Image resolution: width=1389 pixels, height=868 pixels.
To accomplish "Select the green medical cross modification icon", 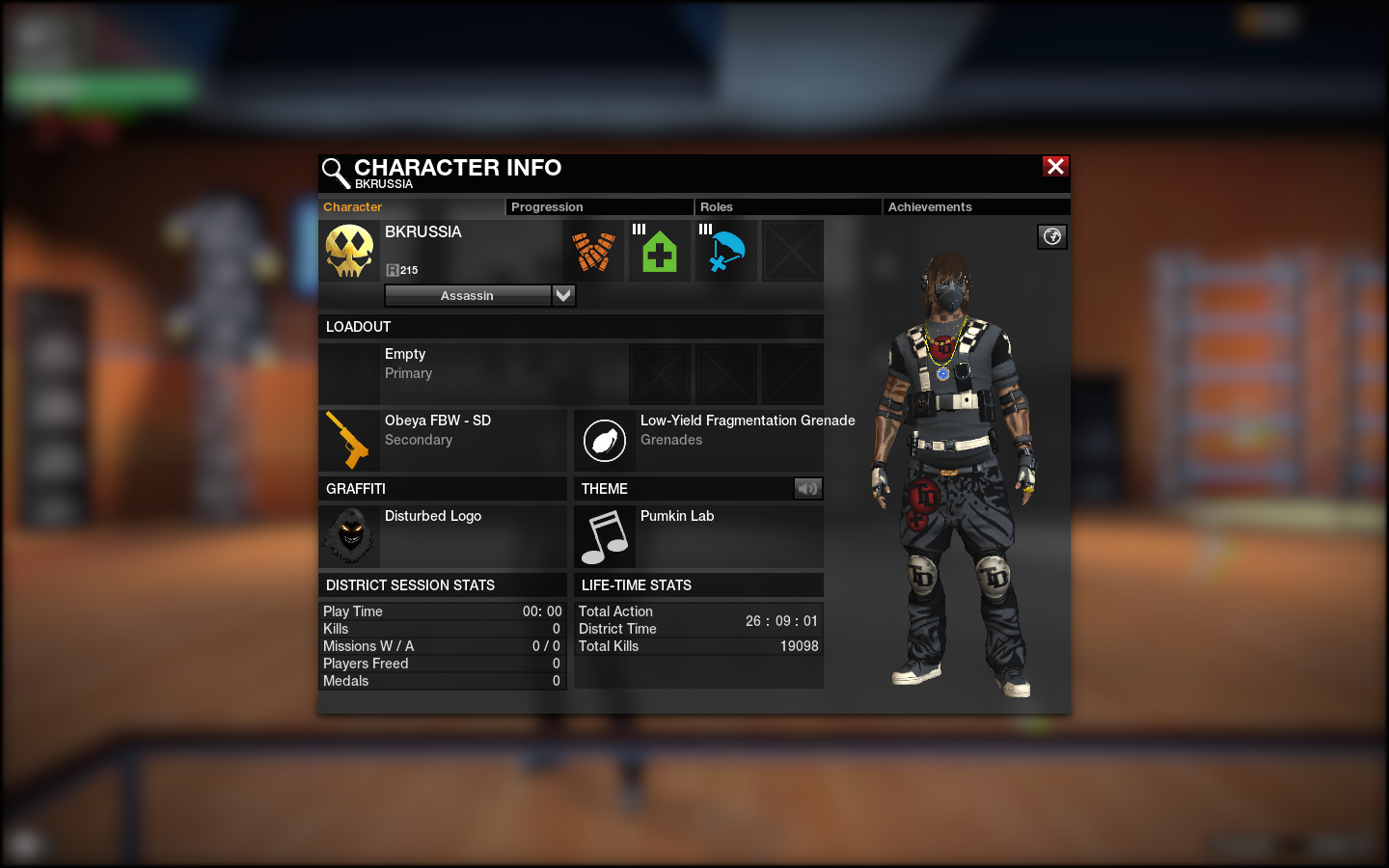I will tap(660, 251).
